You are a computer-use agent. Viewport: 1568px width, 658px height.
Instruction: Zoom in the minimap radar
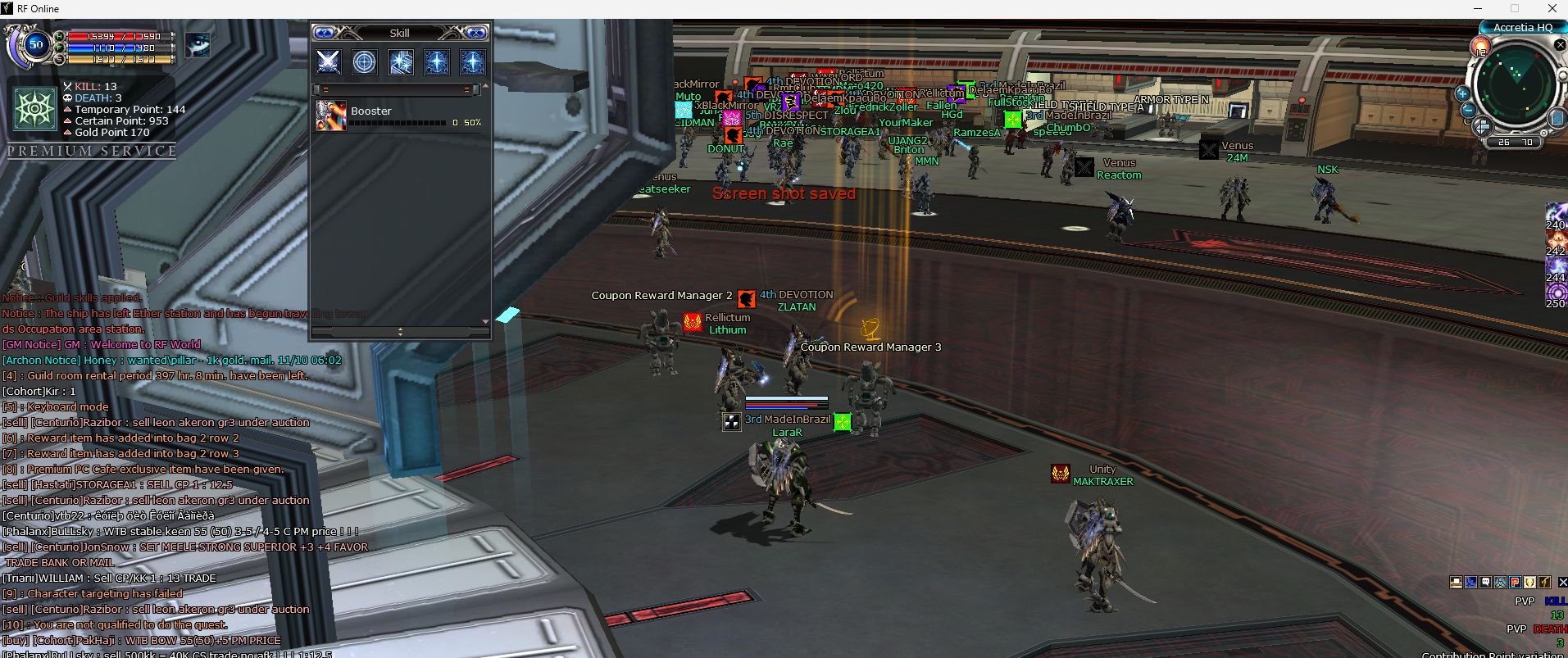[x=1462, y=93]
